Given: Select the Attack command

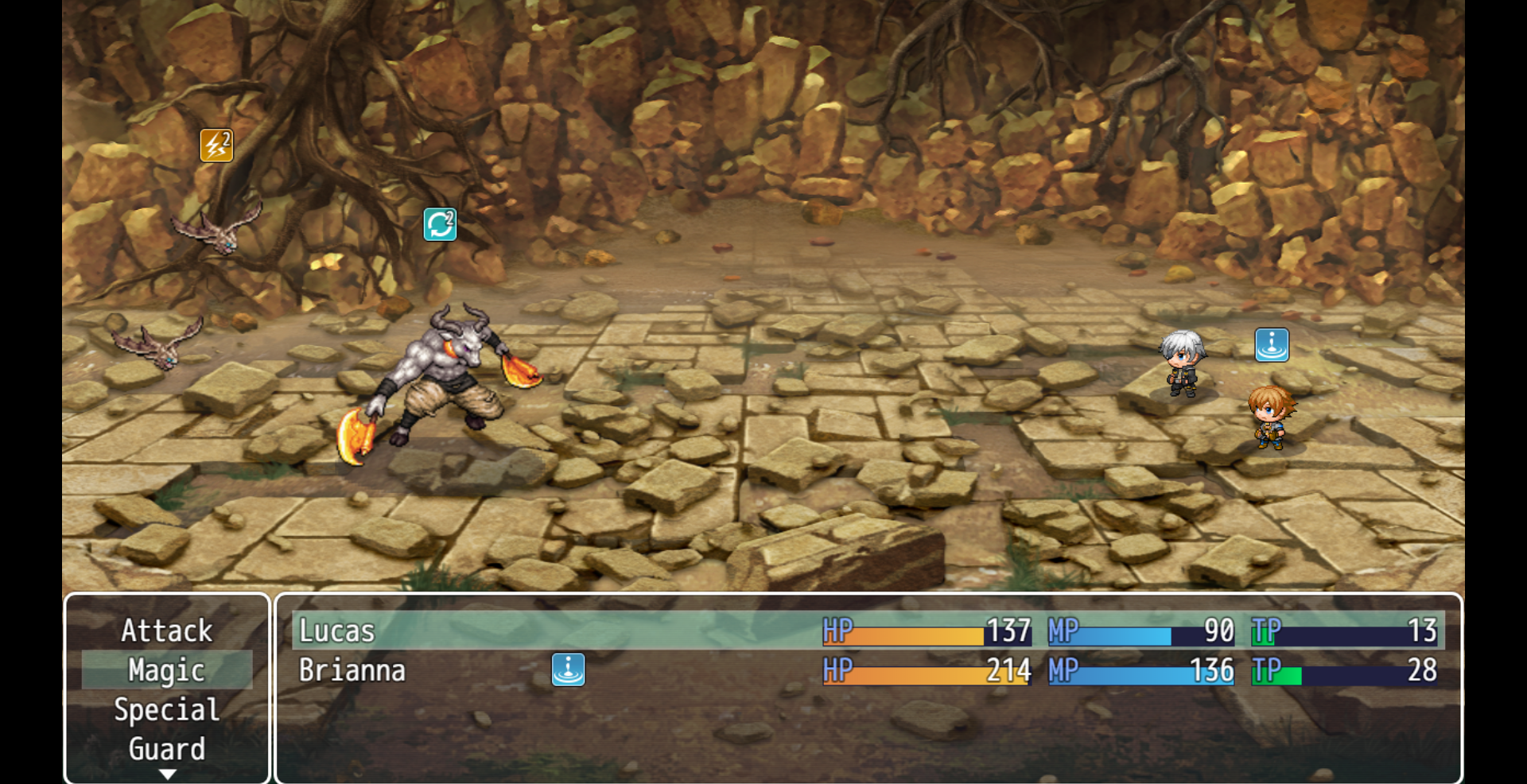Looking at the screenshot, I should pos(167,631).
